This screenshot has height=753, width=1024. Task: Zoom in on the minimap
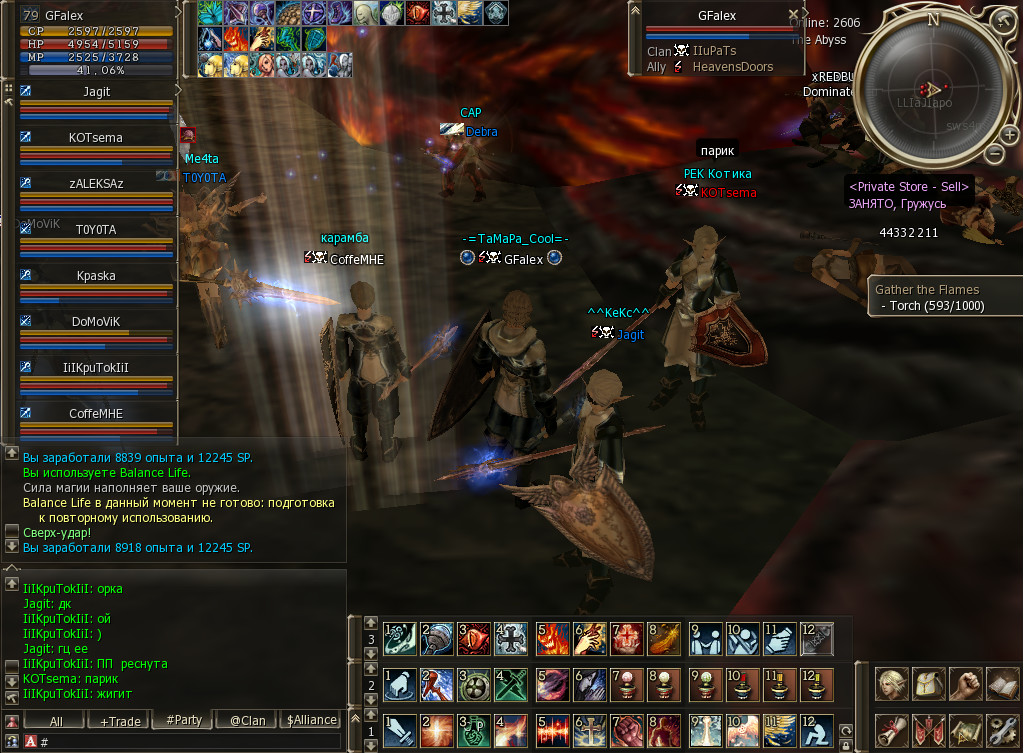[x=1007, y=134]
